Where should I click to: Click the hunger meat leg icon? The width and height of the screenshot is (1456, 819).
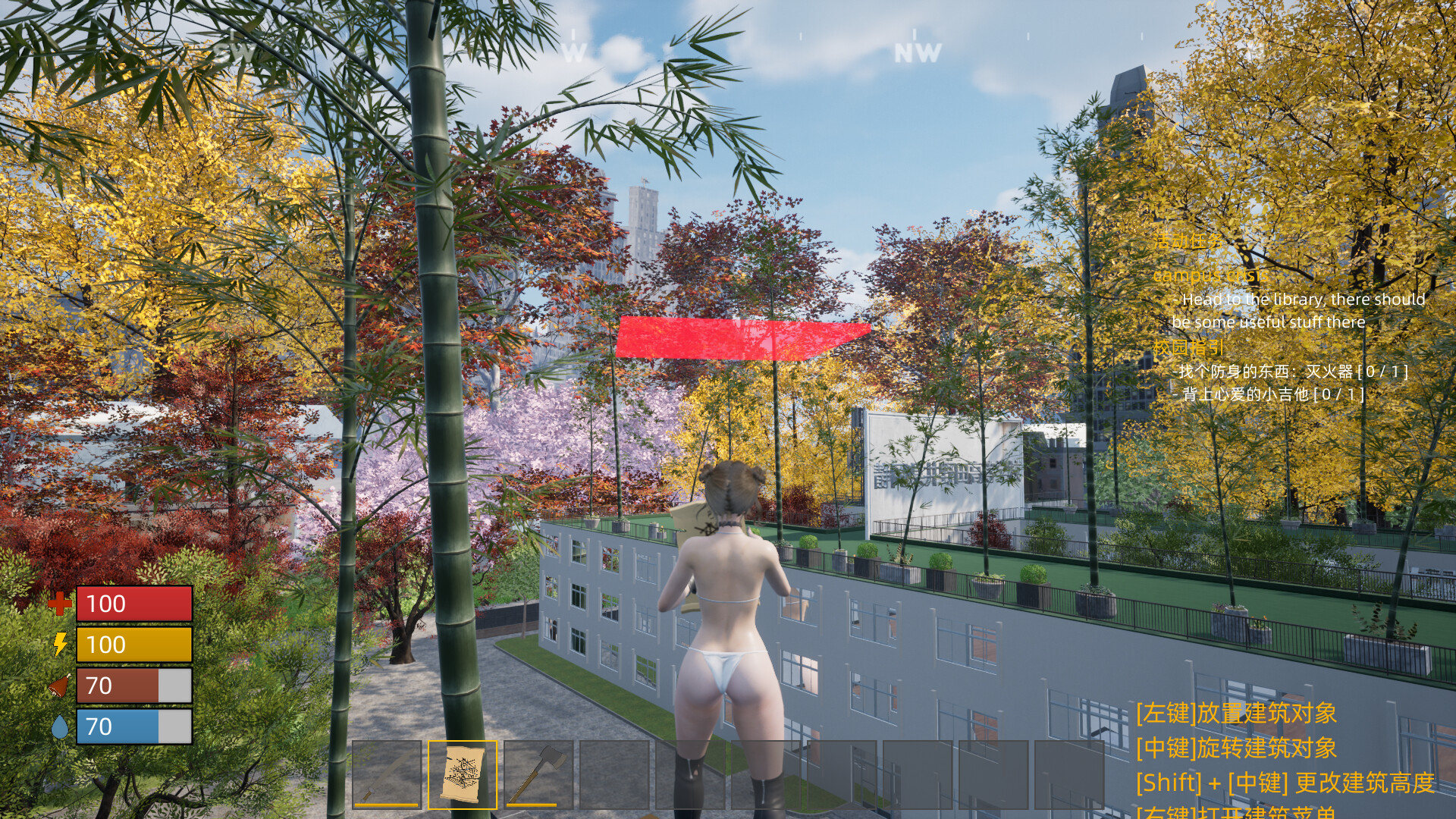59,685
